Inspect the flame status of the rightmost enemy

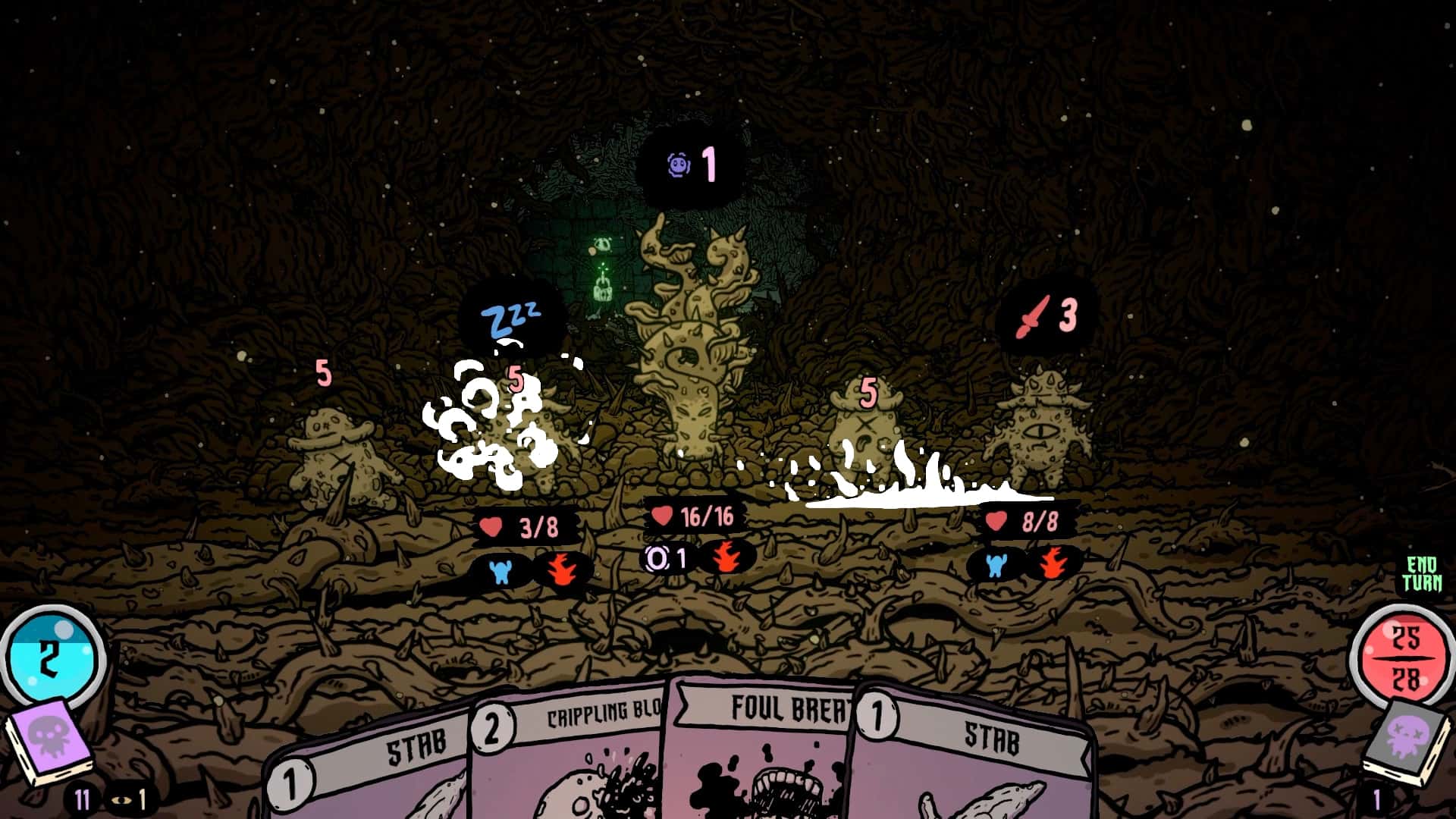click(x=1055, y=566)
